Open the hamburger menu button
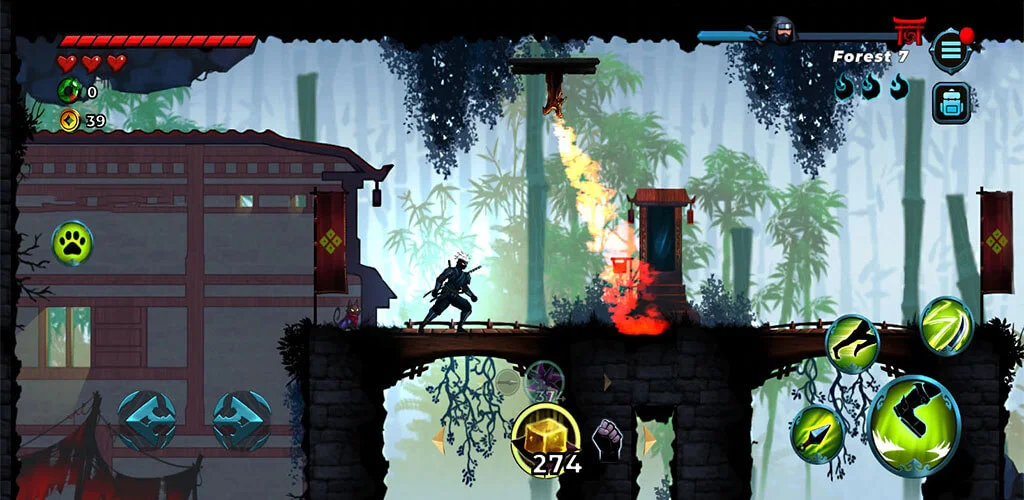This screenshot has height=500, width=1024. coord(950,50)
